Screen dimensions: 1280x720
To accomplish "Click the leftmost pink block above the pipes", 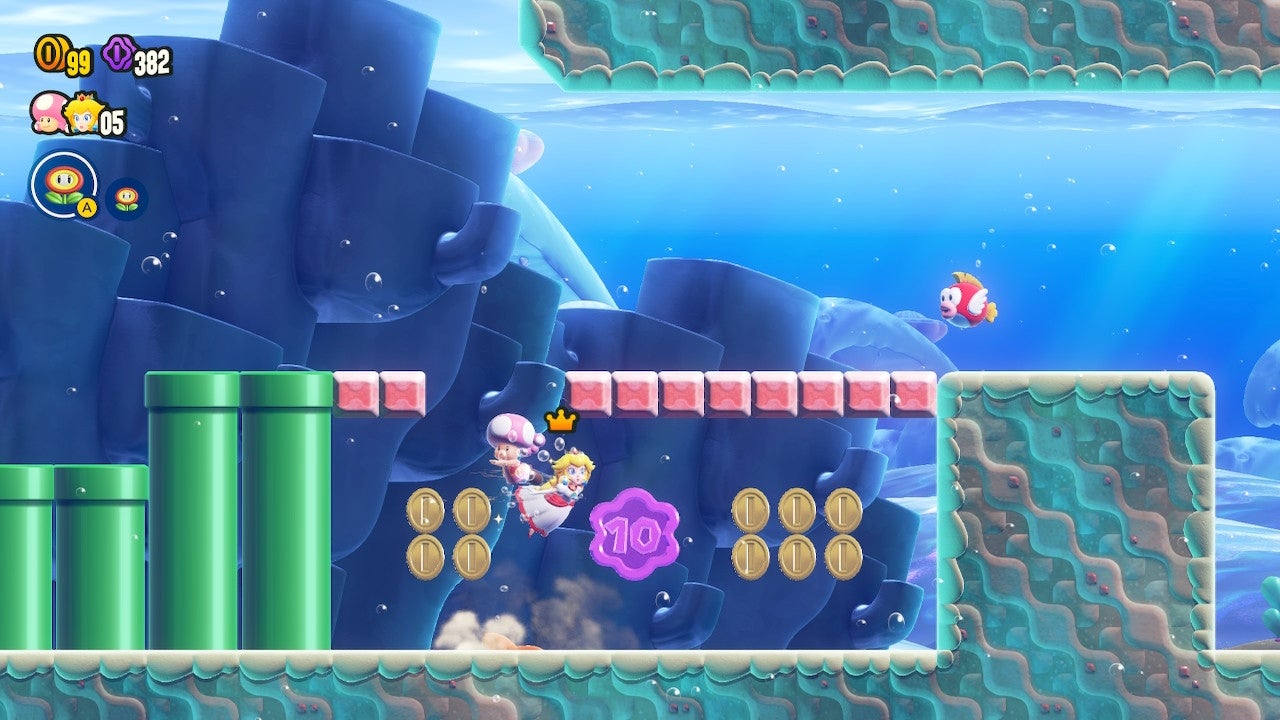I will [358, 393].
